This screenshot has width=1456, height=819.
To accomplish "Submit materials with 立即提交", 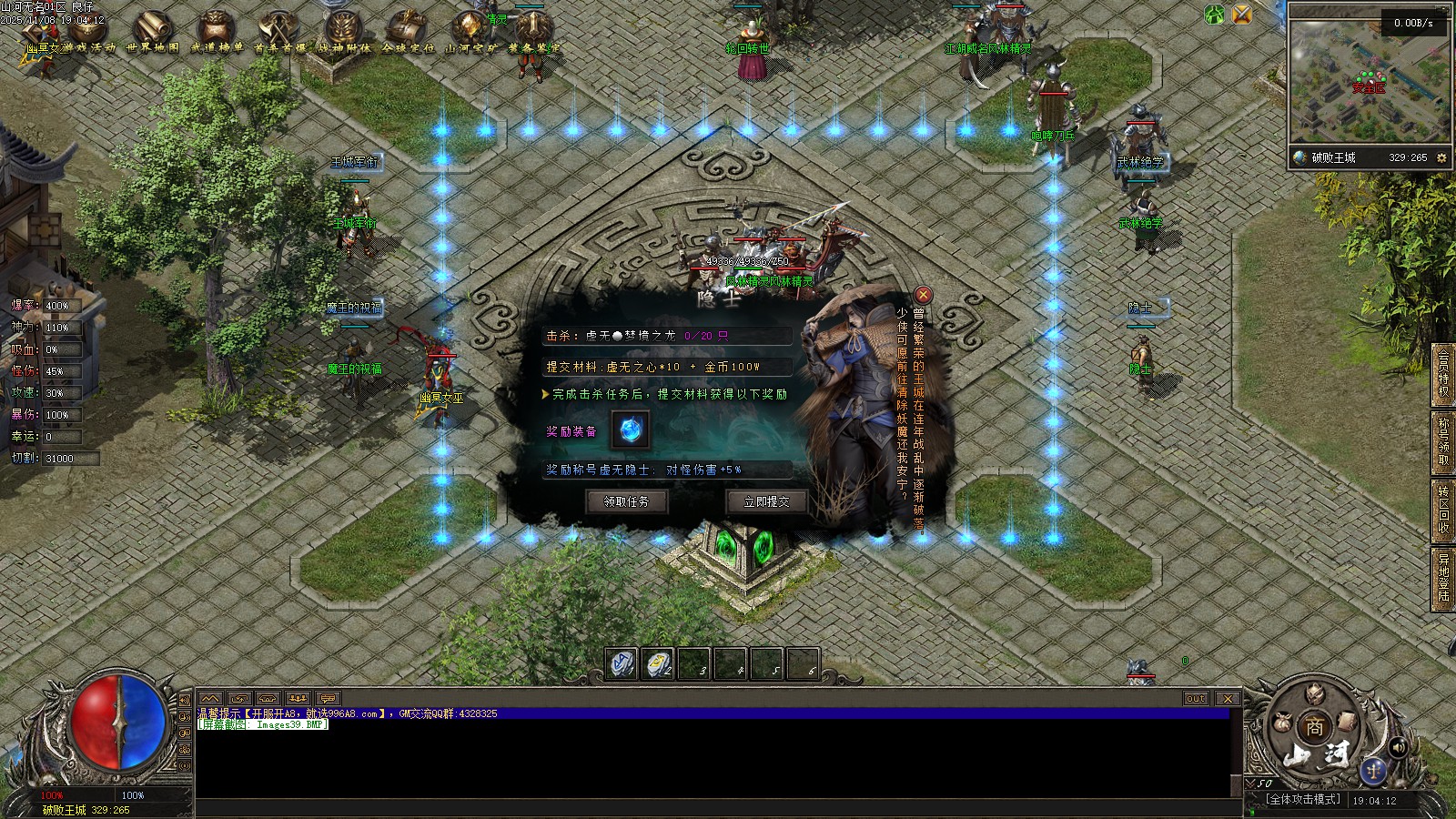I will [x=766, y=501].
